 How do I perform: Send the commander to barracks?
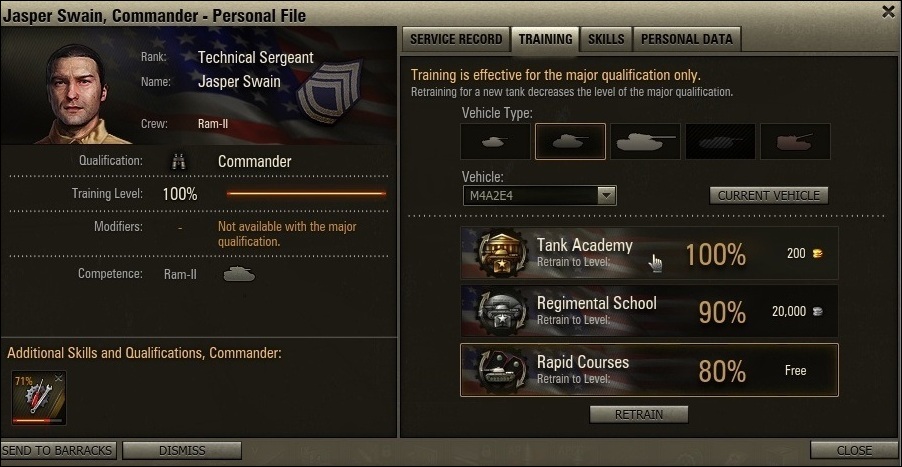click(58, 450)
